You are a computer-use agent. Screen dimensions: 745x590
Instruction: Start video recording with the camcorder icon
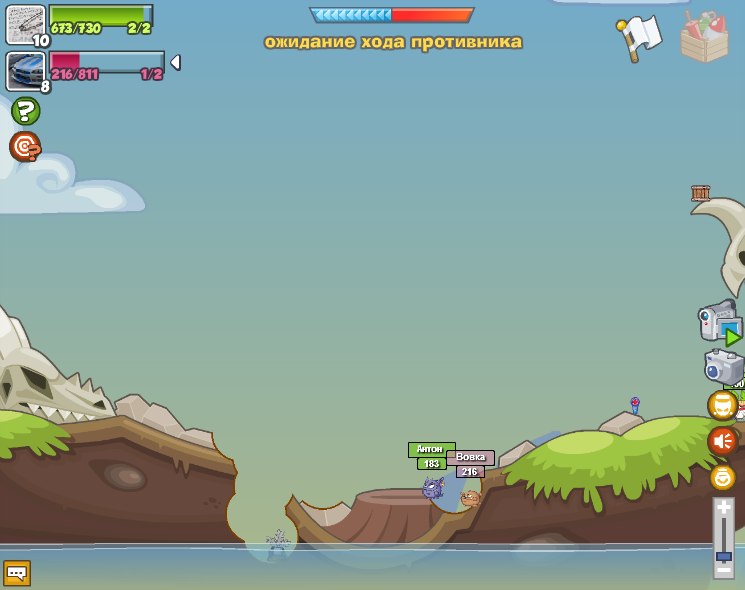click(719, 323)
